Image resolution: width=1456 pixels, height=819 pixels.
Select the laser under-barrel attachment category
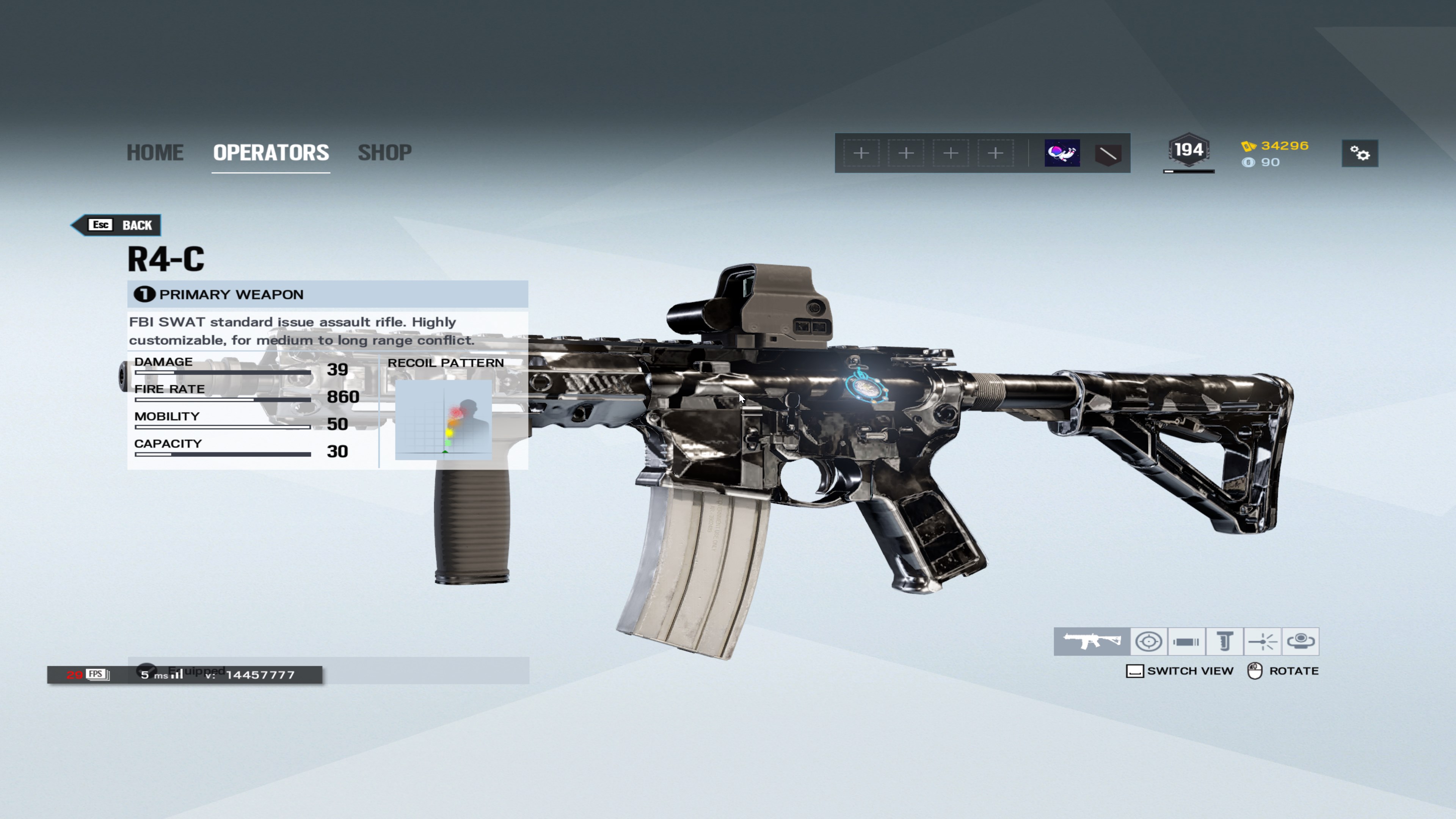tap(1262, 641)
